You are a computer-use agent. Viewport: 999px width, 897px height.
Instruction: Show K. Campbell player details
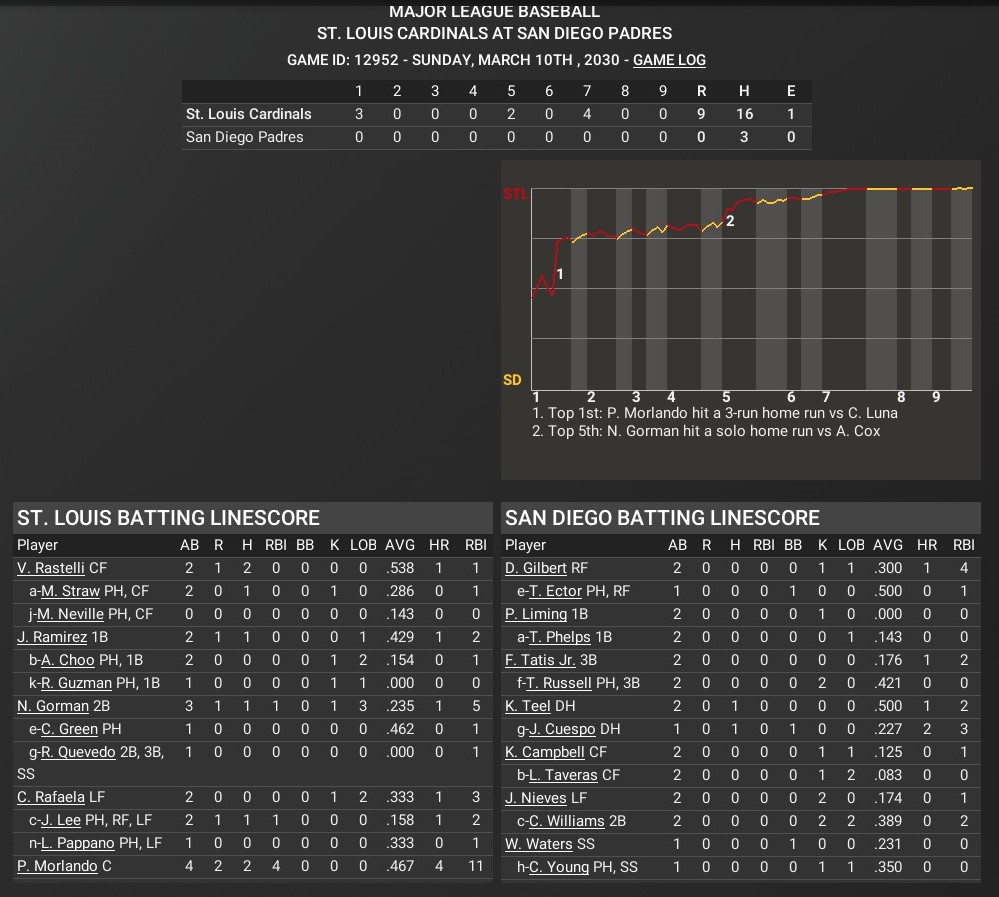545,752
